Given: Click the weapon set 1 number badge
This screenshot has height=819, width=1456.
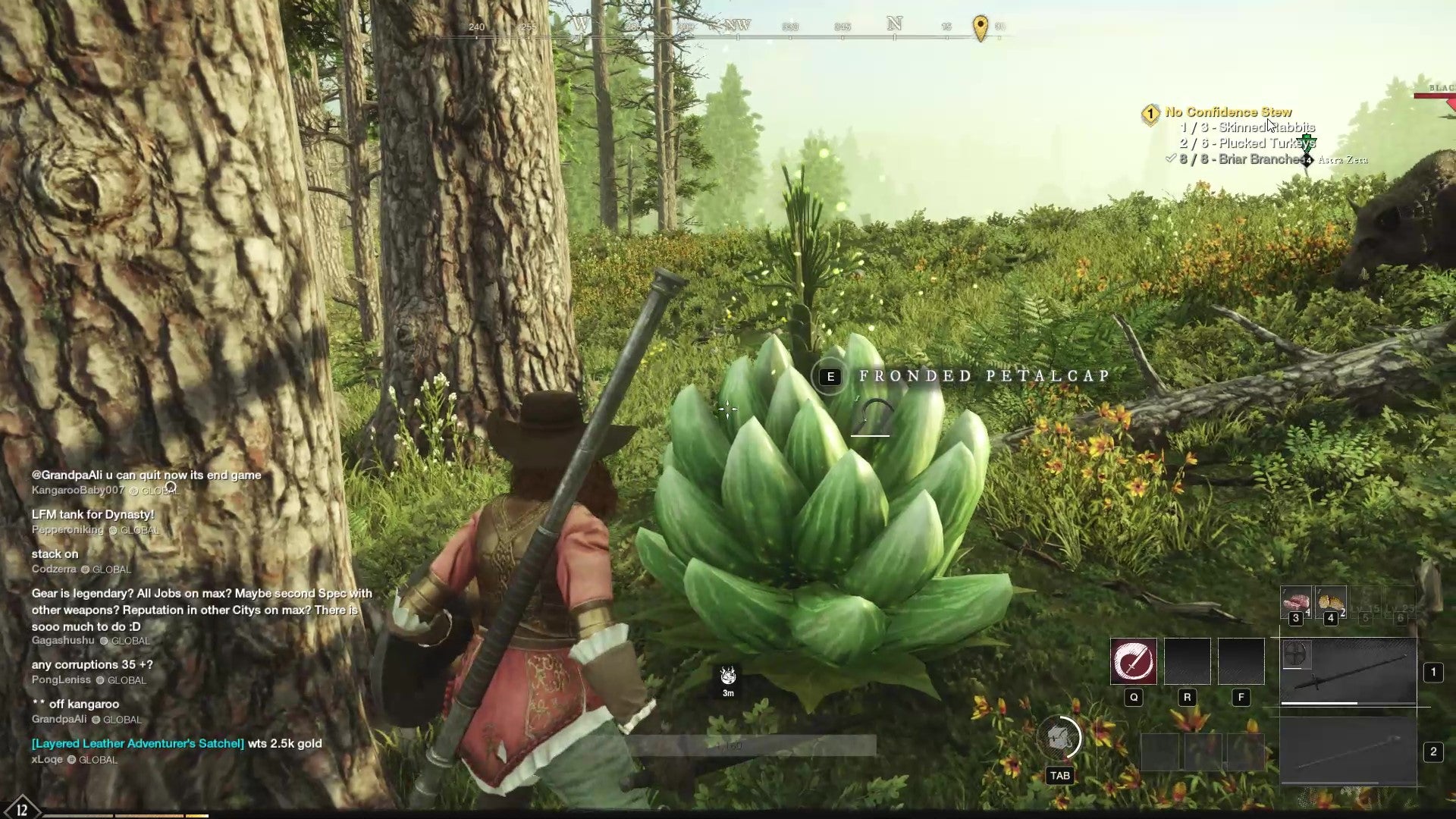Looking at the screenshot, I should [x=1433, y=673].
